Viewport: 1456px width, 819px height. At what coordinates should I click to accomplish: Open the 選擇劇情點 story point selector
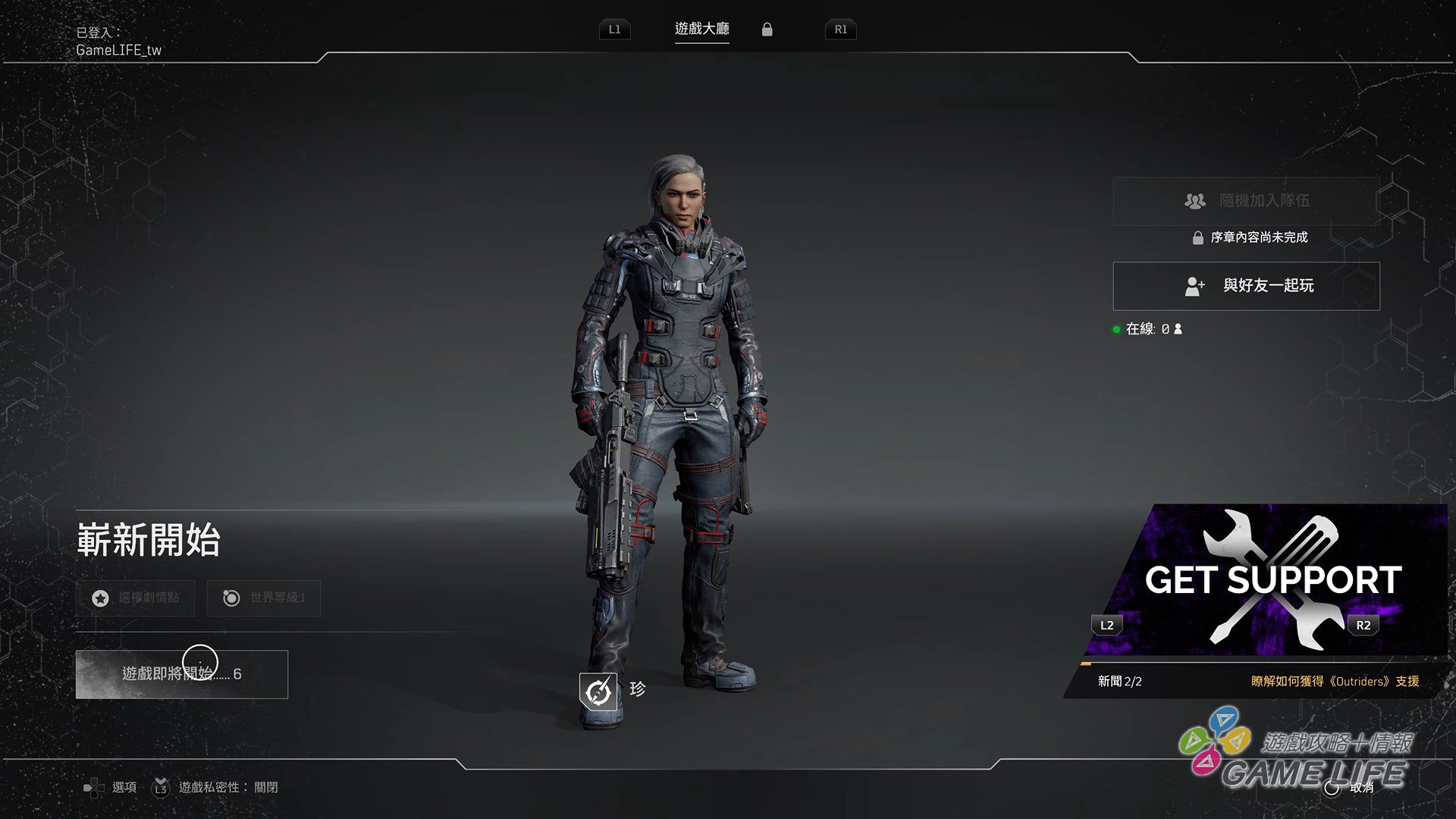click(x=135, y=598)
